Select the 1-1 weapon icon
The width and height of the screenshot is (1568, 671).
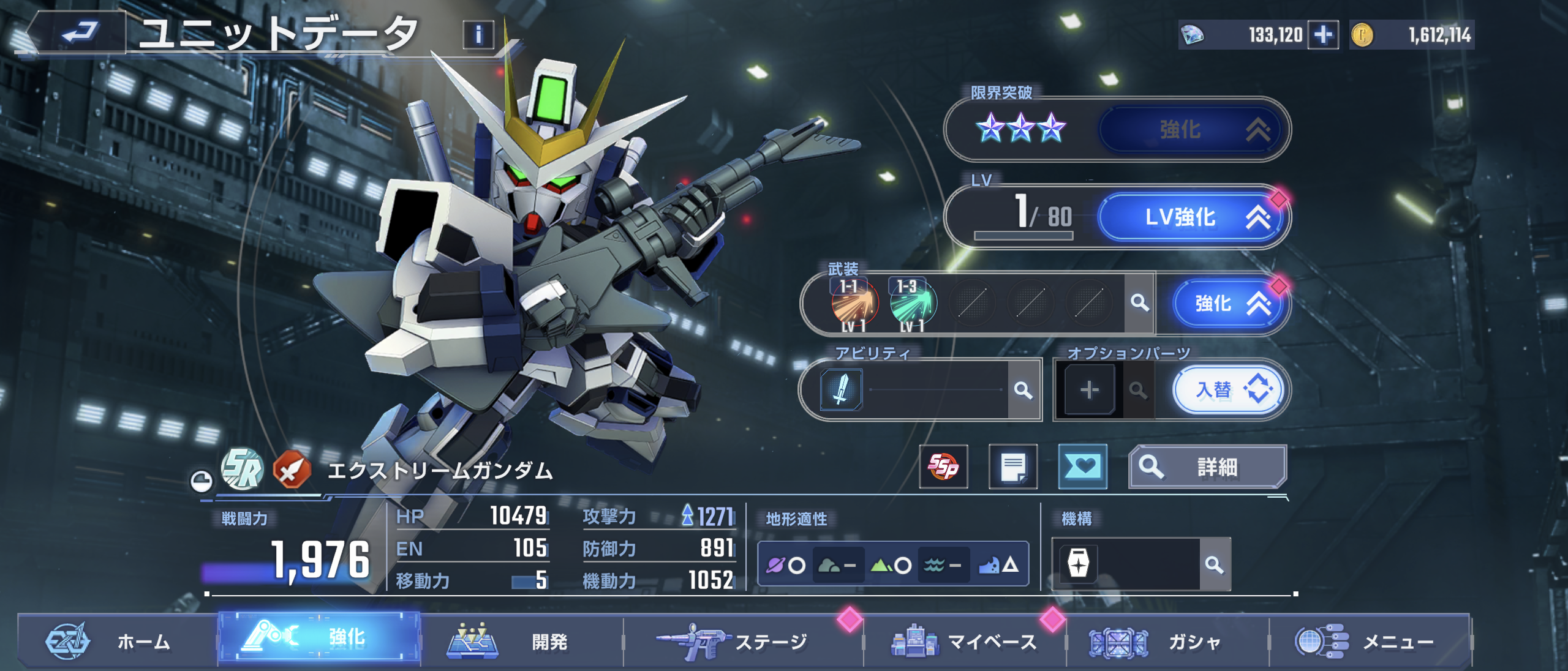(854, 303)
